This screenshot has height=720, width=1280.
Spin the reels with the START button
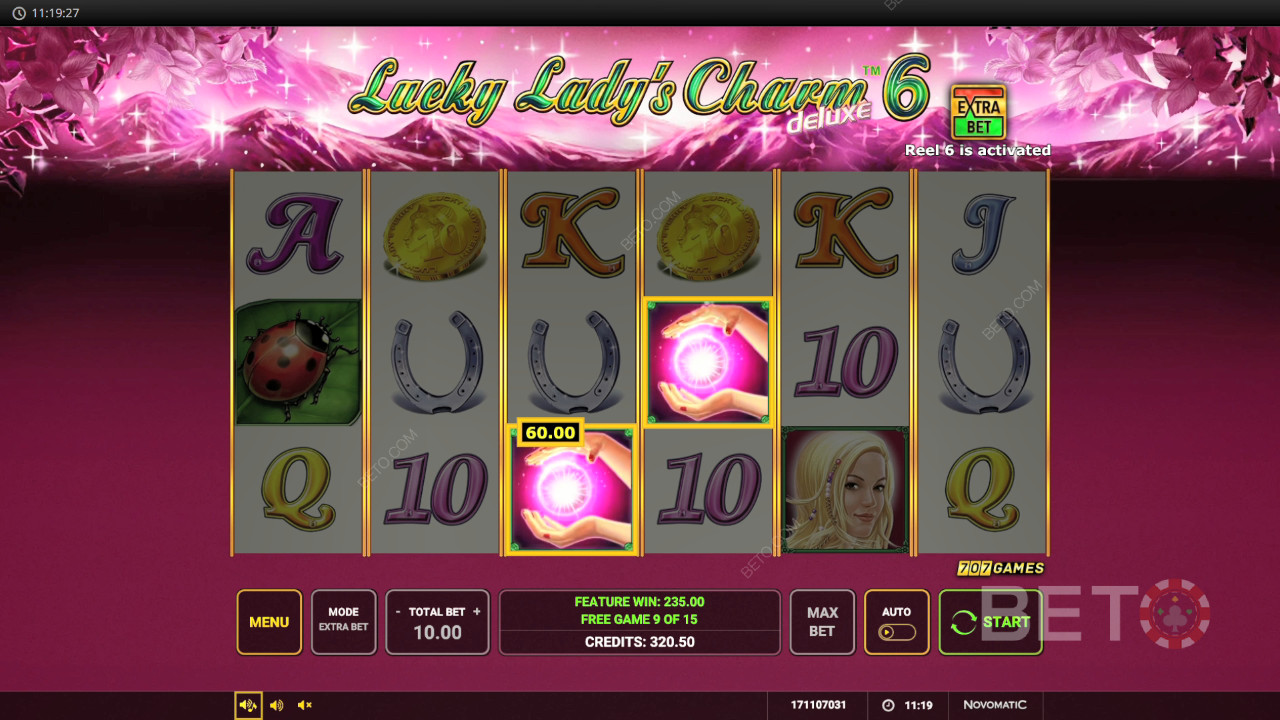990,622
